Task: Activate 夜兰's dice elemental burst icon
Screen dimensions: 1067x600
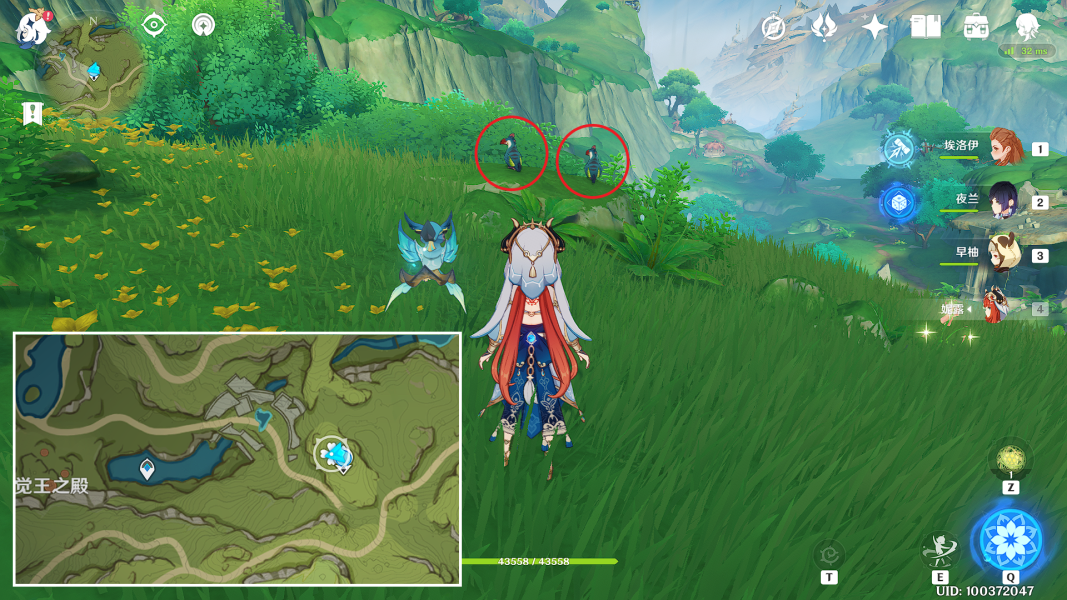Action: 897,202
